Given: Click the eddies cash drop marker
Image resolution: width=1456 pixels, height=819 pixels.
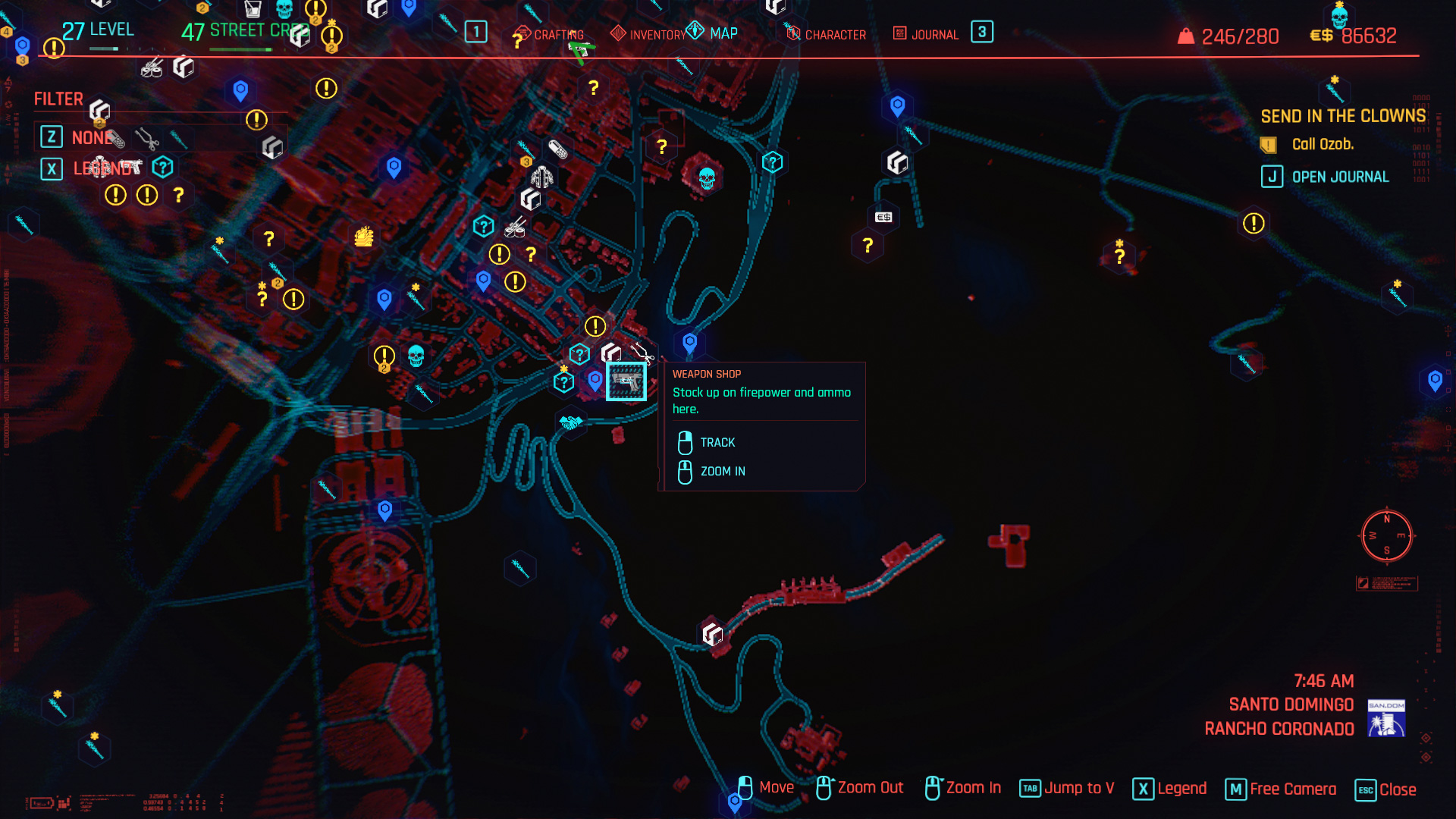Looking at the screenshot, I should [883, 217].
